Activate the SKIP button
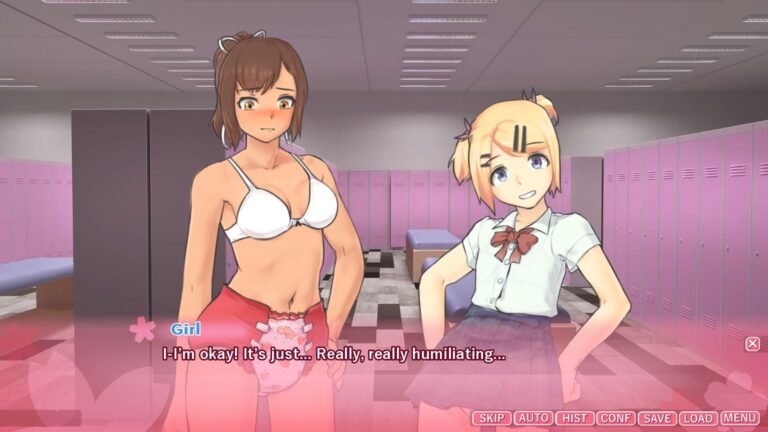 pyautogui.click(x=491, y=418)
